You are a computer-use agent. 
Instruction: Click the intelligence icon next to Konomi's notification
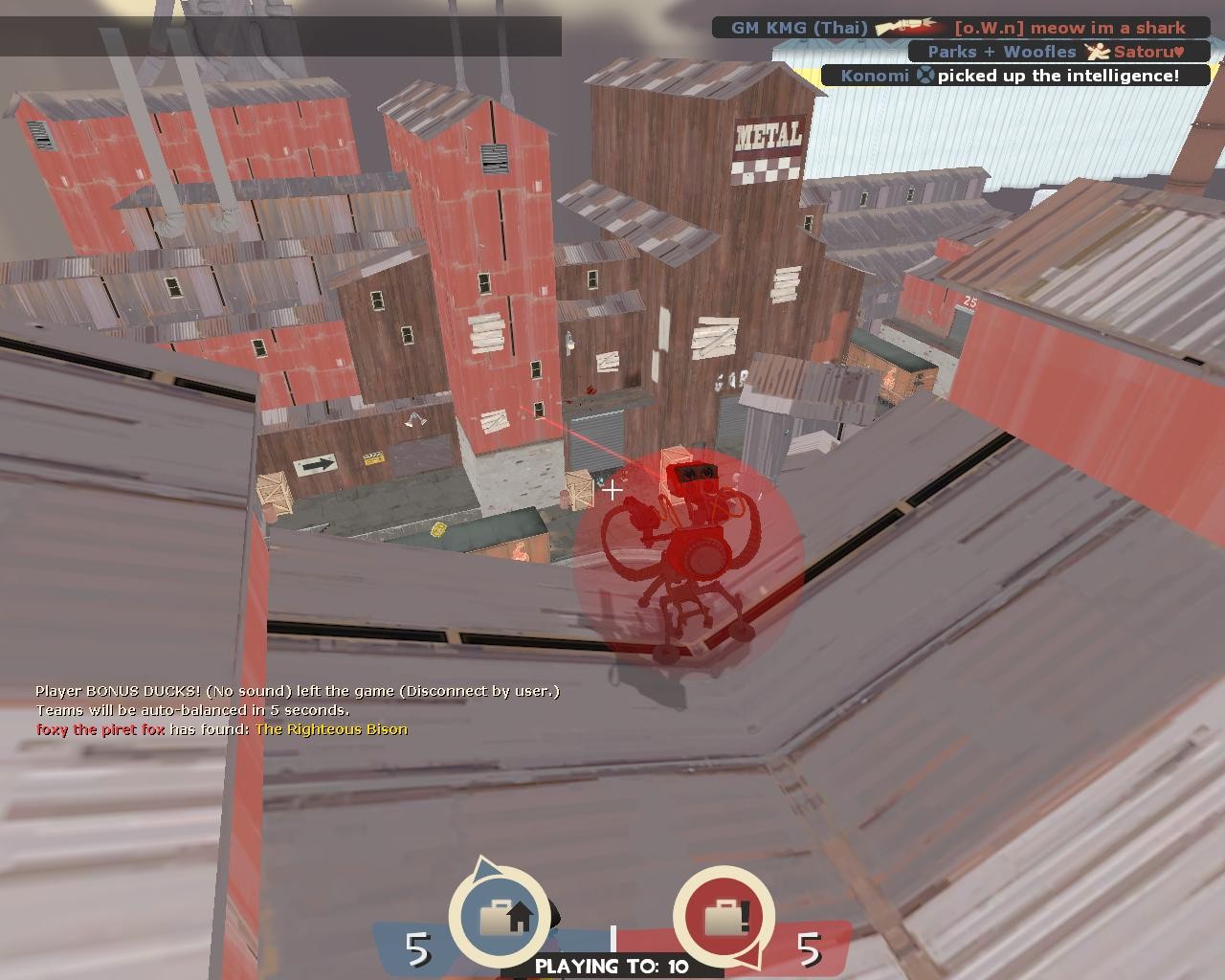point(926,76)
